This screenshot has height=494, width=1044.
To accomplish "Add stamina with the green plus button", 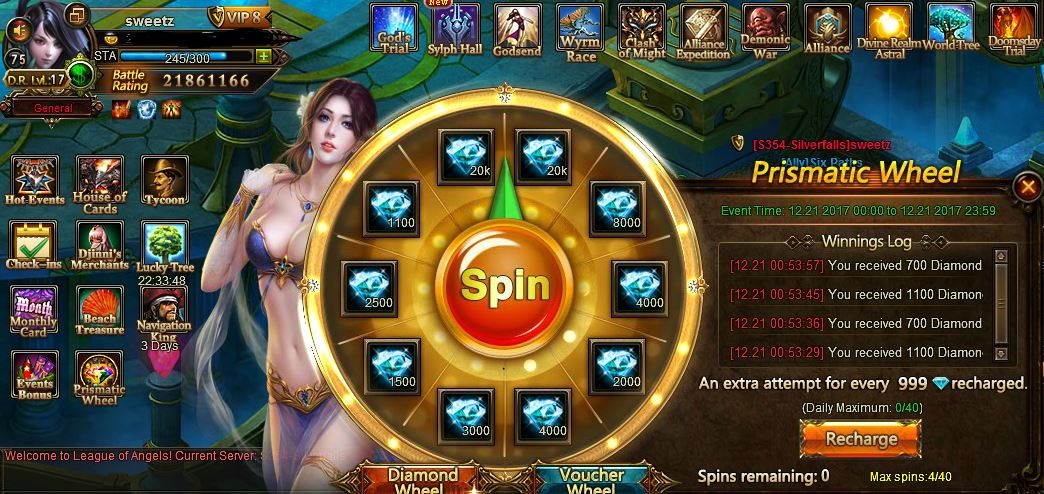I will coord(263,57).
